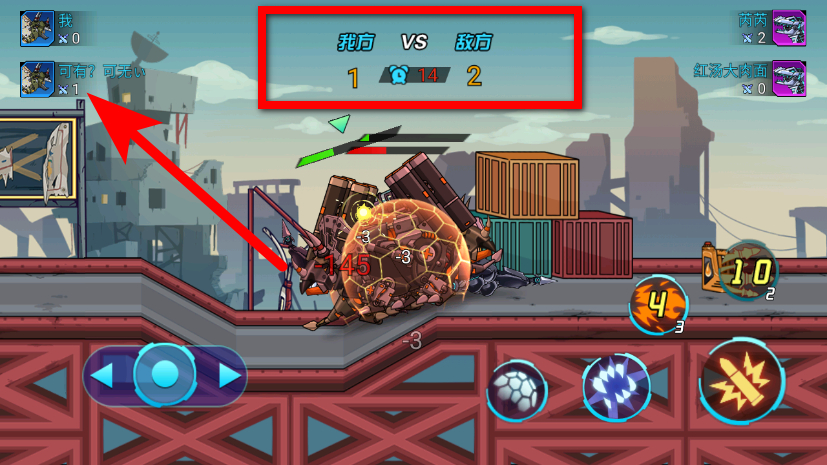Select enemy 红汤大肉面's avatar portrait

click(789, 78)
